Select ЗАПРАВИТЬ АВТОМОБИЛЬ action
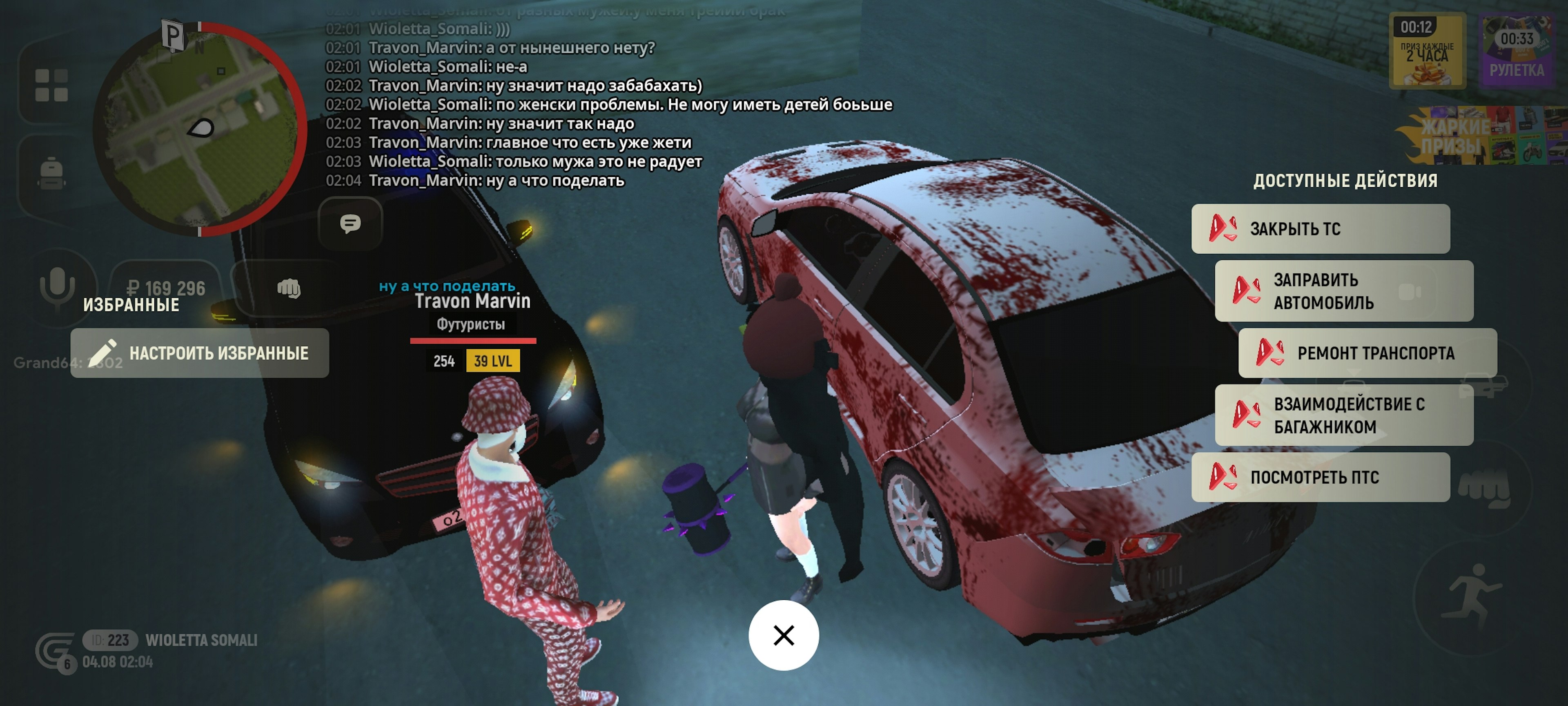The image size is (1568, 706). pos(1343,291)
